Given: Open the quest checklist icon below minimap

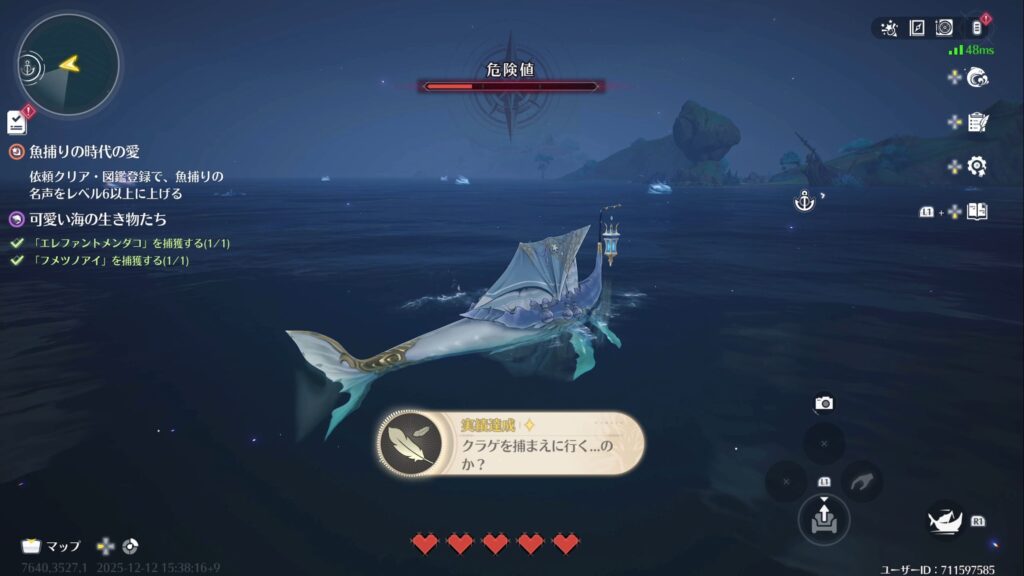Looking at the screenshot, I should (x=17, y=122).
